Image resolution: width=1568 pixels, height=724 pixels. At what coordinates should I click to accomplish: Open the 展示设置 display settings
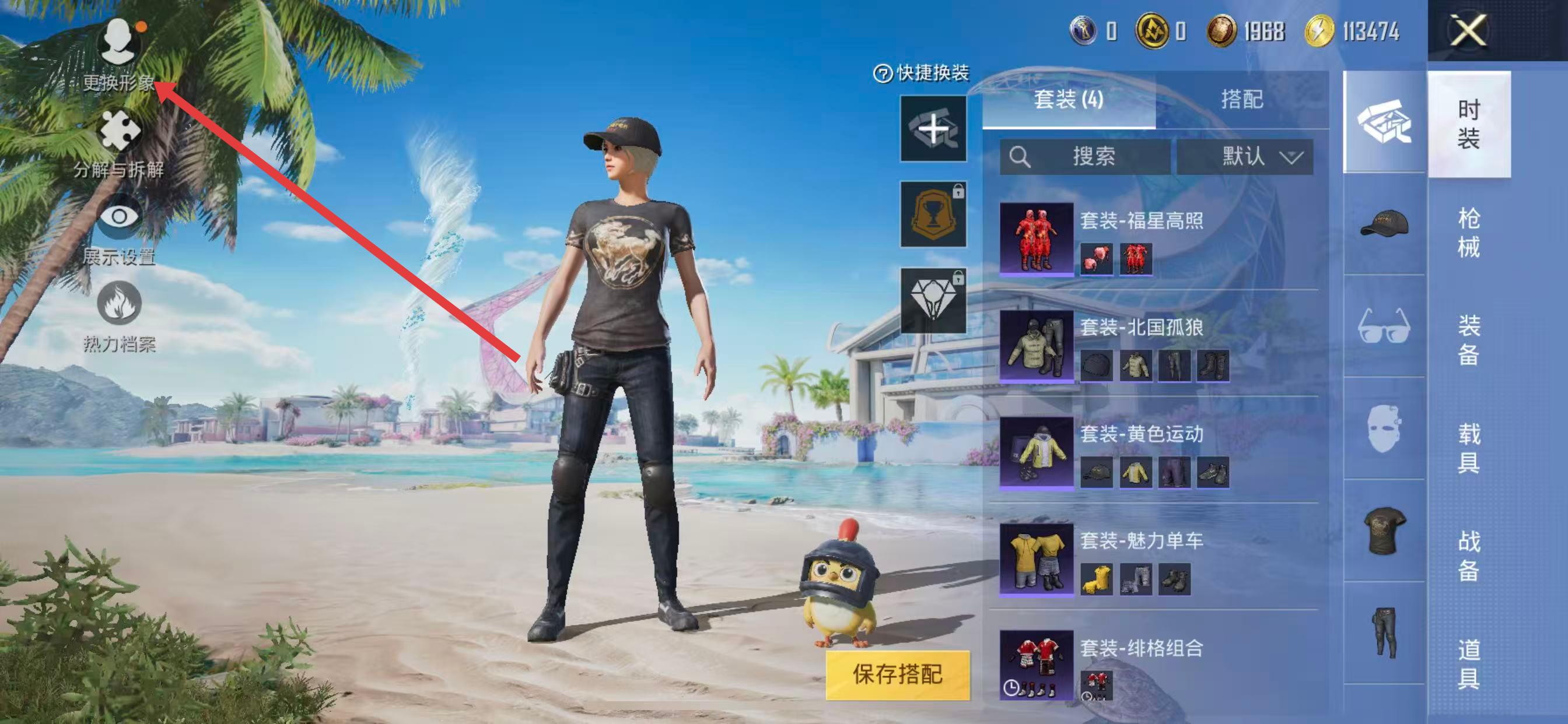pos(118,230)
